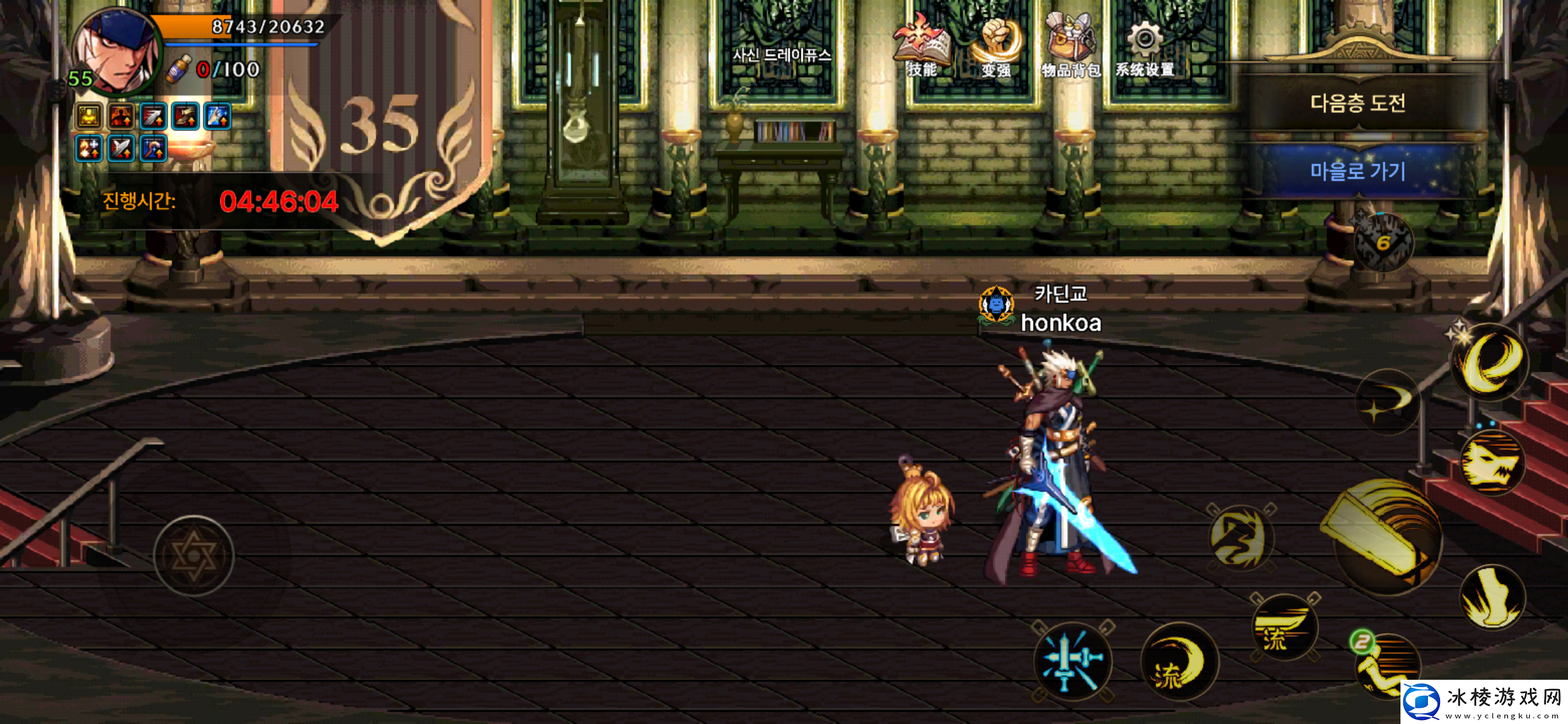Image resolution: width=1568 pixels, height=724 pixels.
Task: Open the character portrait profile
Action: (x=117, y=51)
